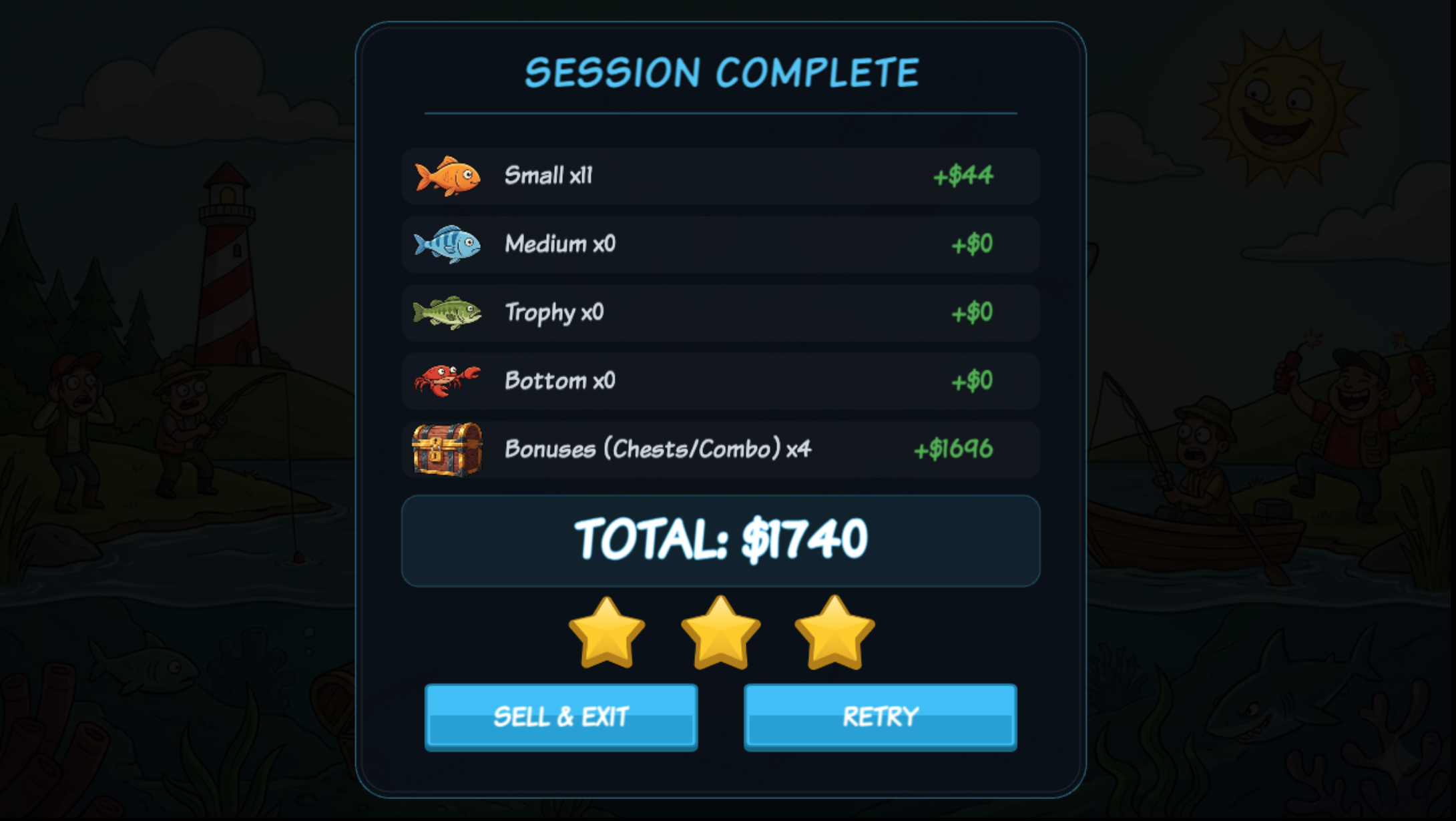The image size is (1456, 821).
Task: Select the Small x11 results row
Action: pyautogui.click(x=720, y=175)
